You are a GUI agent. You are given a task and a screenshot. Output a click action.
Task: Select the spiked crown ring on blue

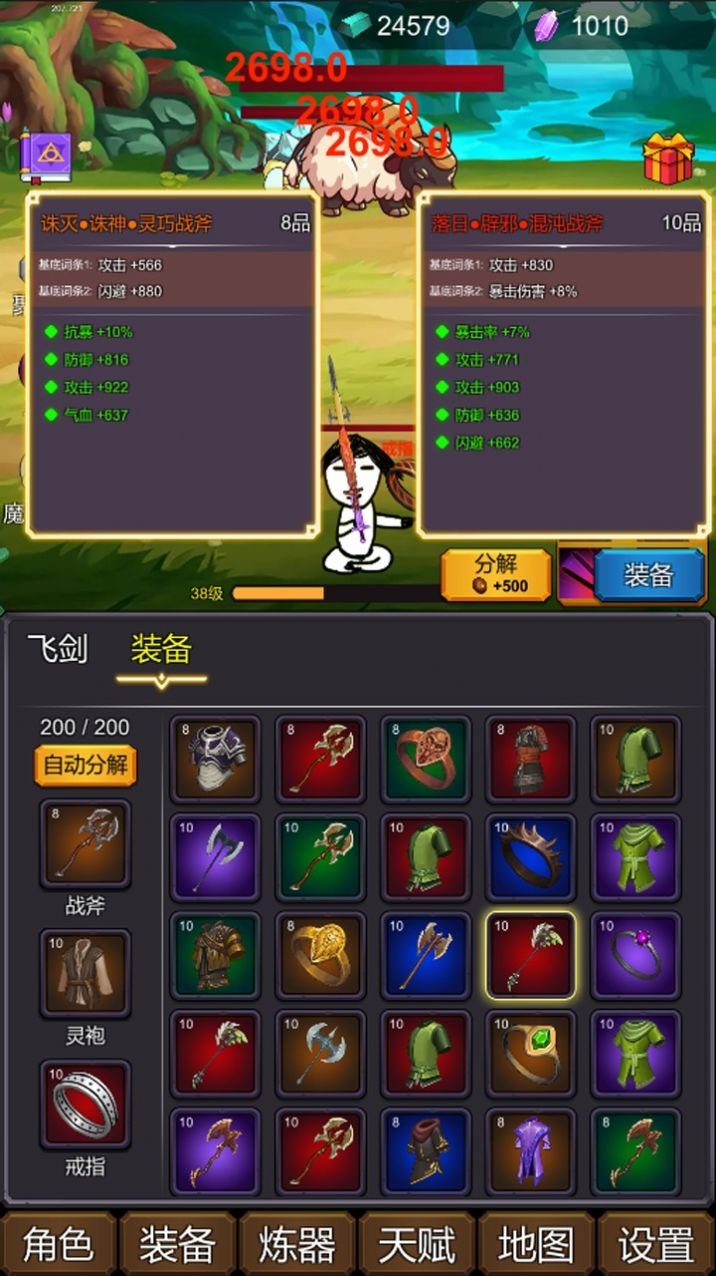[x=531, y=857]
